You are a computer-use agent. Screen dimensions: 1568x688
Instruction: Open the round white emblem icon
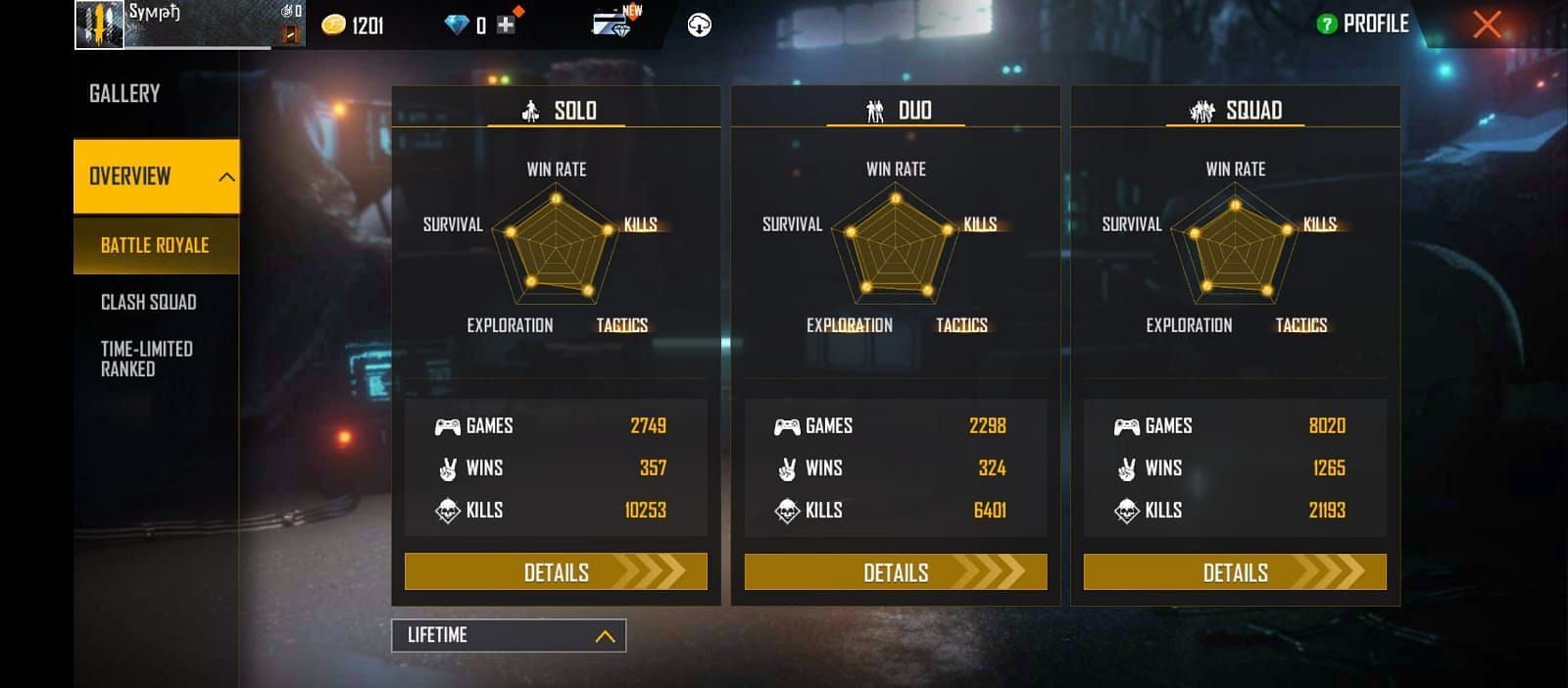coord(700,25)
